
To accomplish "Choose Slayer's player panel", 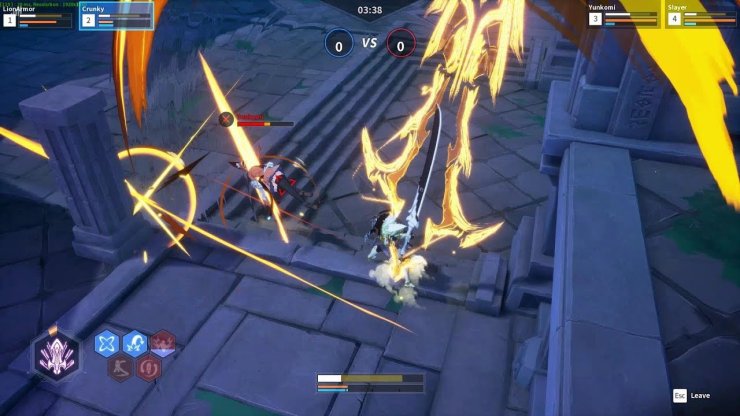I will [701, 15].
